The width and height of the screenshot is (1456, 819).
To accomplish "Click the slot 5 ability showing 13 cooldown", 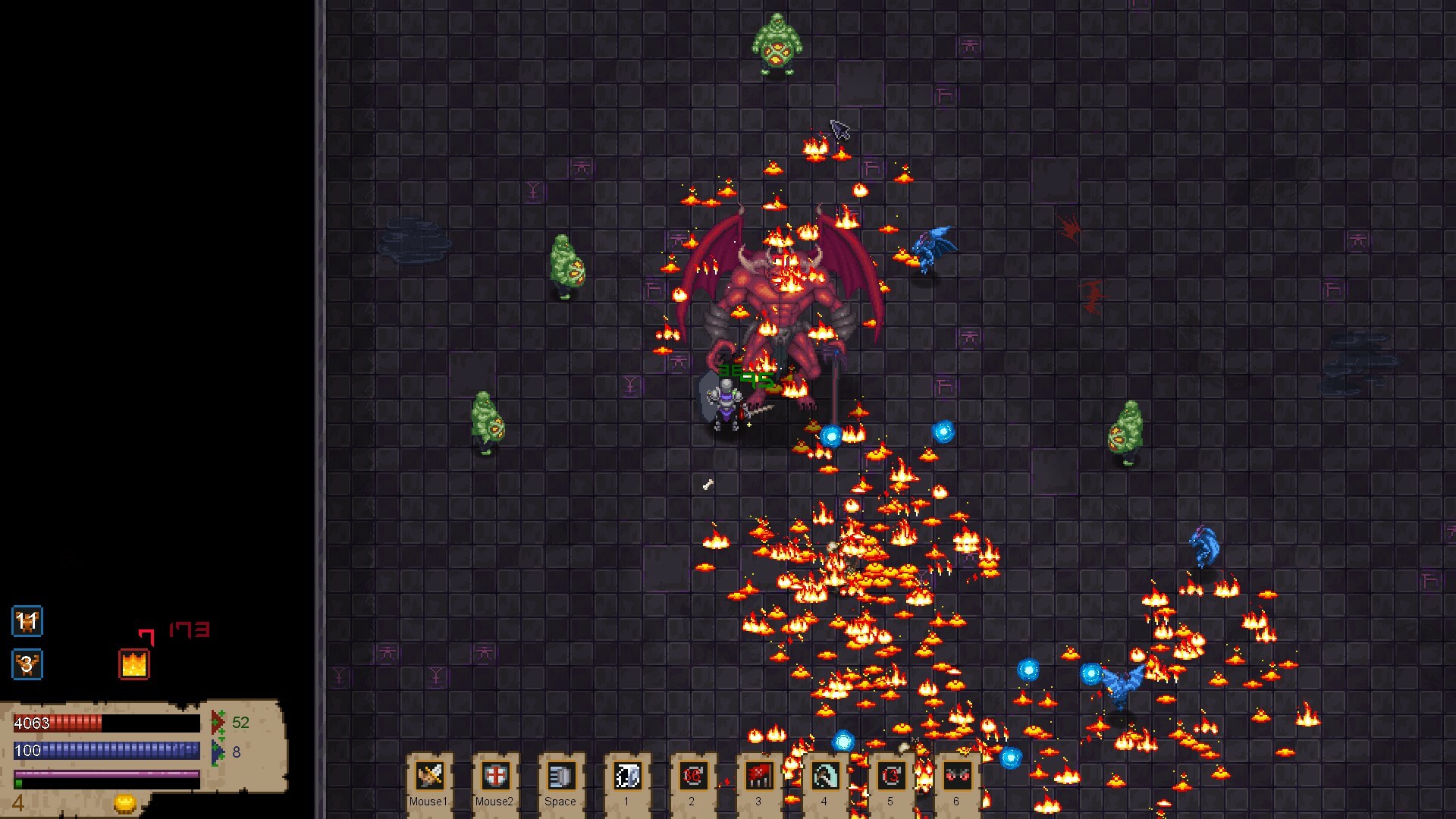I will click(891, 775).
